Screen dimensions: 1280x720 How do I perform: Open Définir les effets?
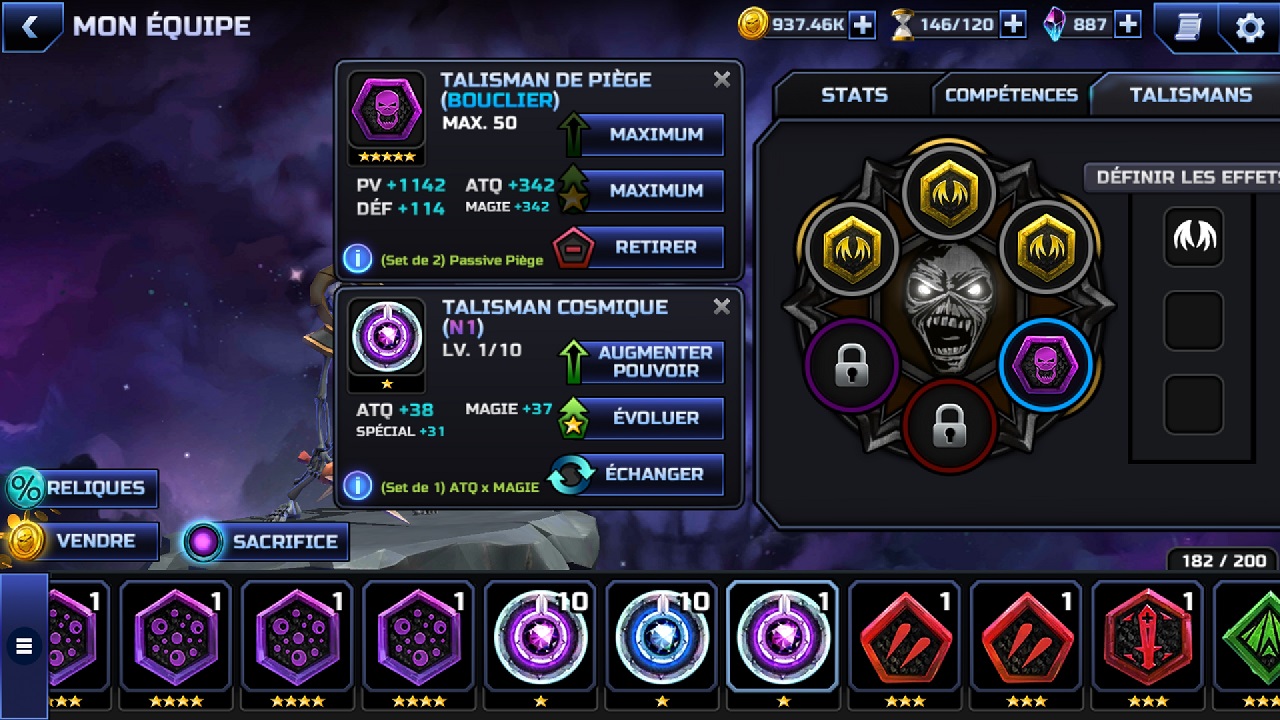(1185, 177)
